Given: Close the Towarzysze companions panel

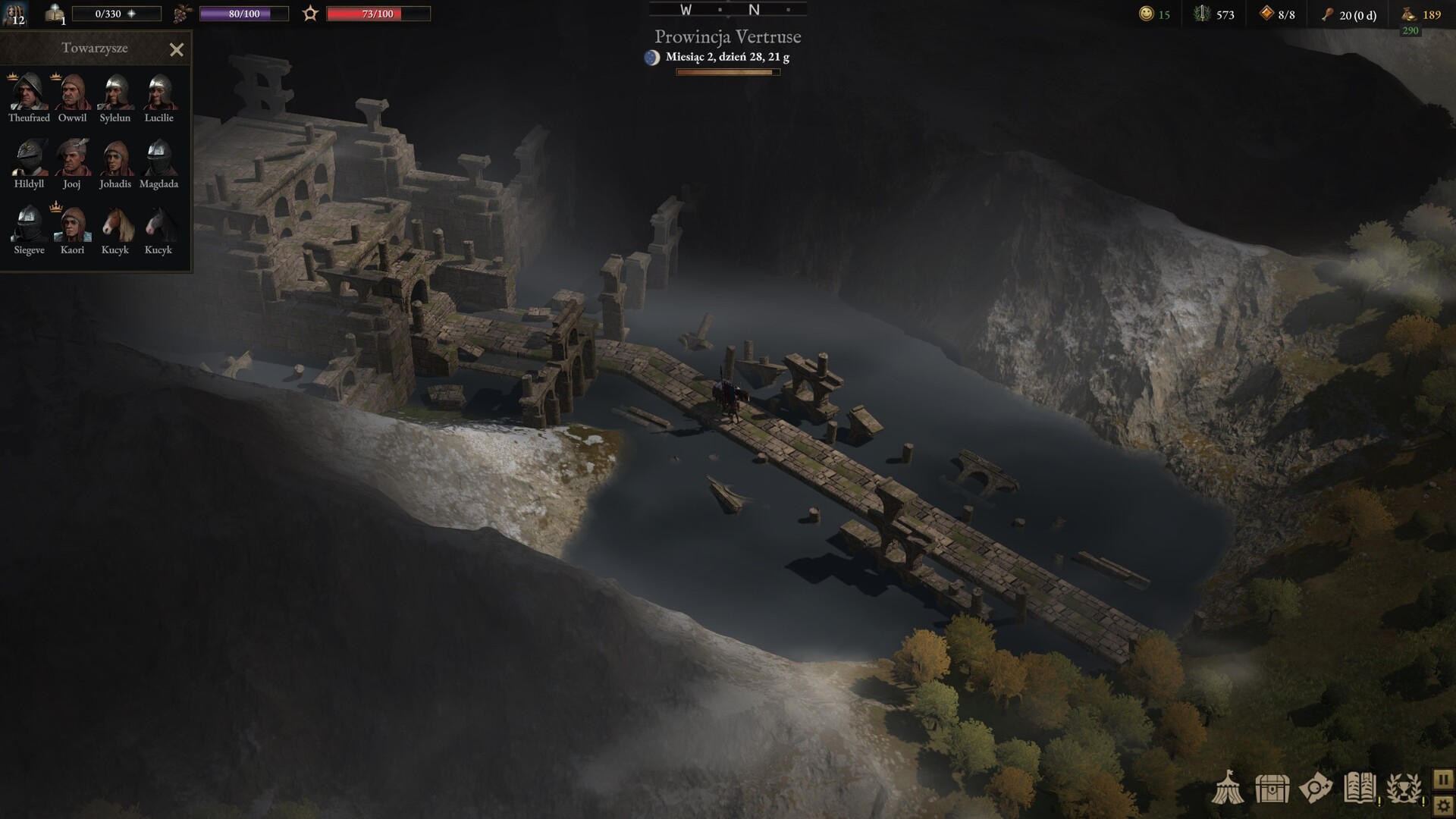Looking at the screenshot, I should (x=177, y=50).
